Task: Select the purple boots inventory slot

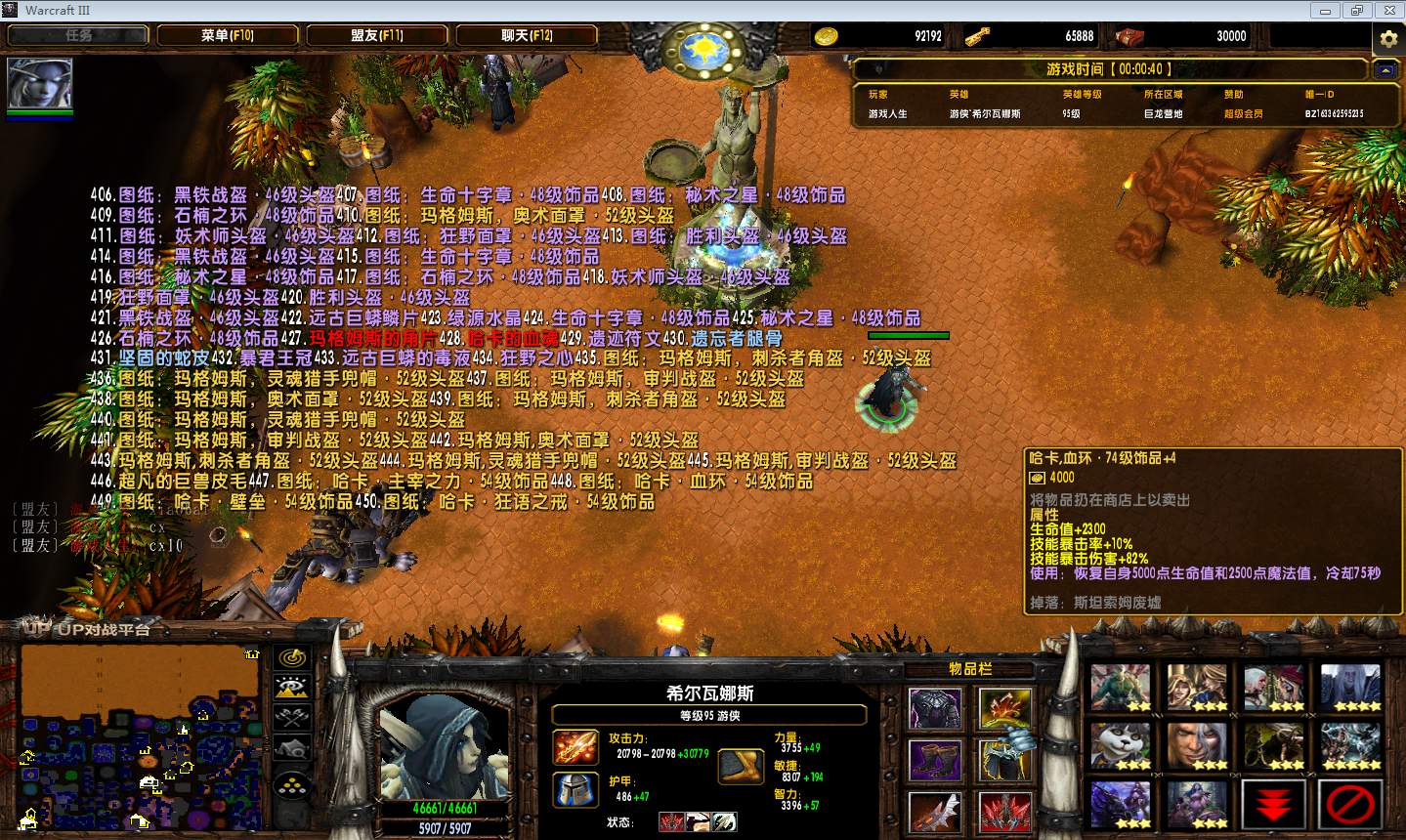Action: pyautogui.click(x=935, y=760)
